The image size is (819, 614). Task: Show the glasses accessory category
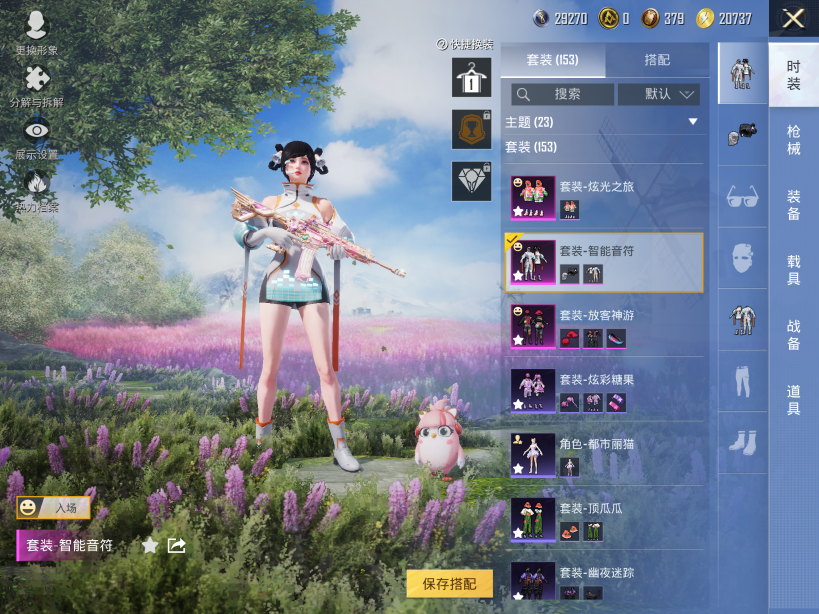[x=742, y=195]
